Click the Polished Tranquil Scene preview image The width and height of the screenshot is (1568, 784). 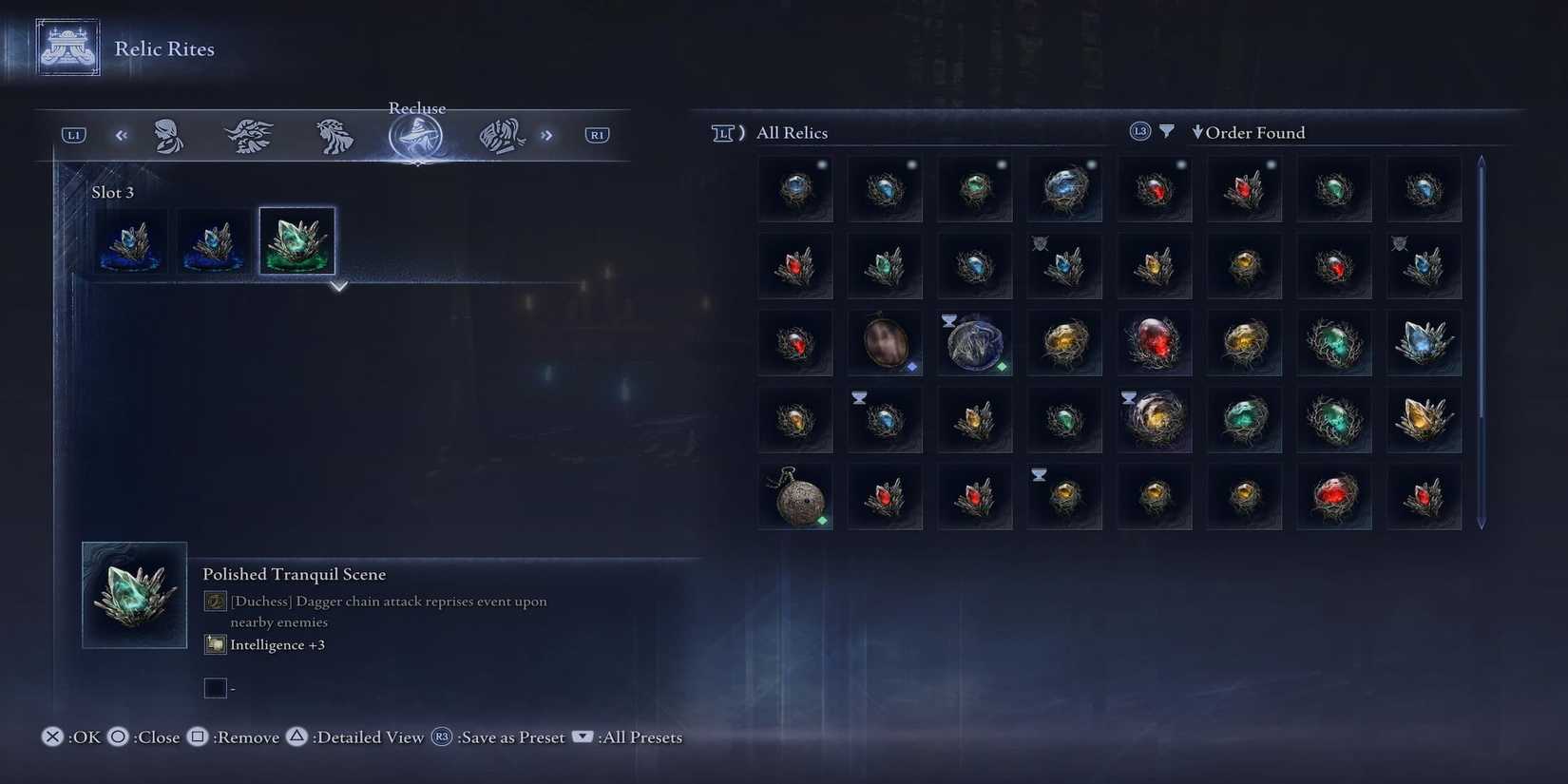[x=134, y=595]
